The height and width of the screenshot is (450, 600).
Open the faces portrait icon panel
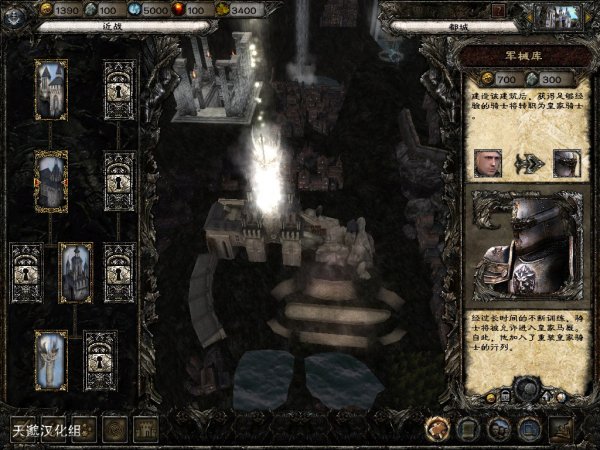pyautogui.click(x=497, y=429)
